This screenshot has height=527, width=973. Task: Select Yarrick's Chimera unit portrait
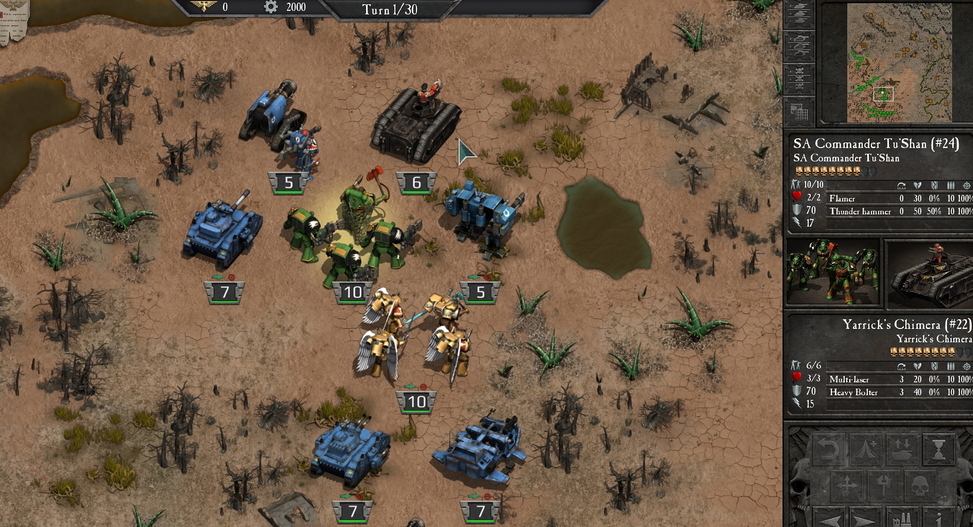(930, 271)
